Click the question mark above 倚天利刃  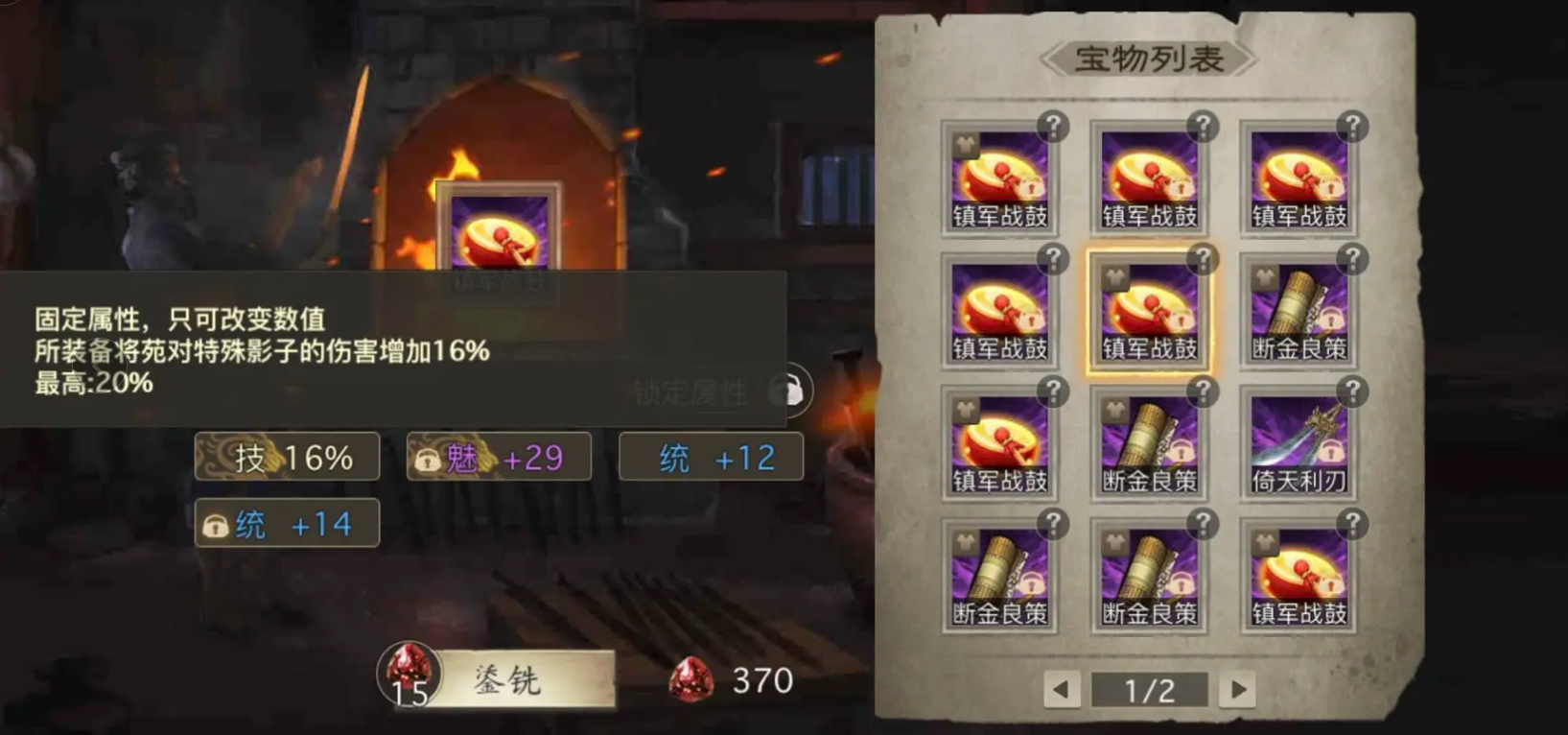coord(1353,391)
